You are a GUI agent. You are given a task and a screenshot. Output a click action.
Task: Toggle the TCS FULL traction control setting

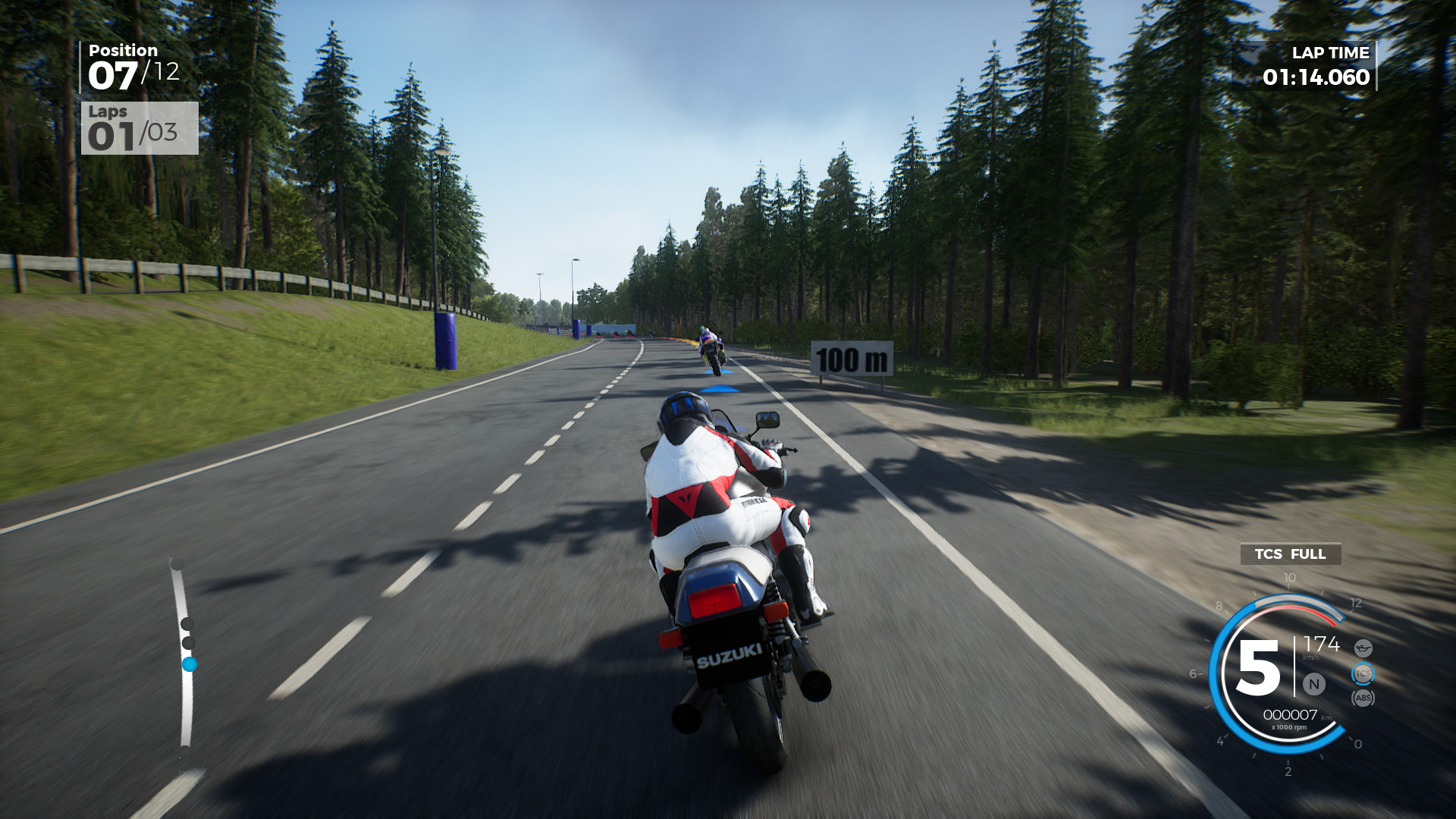[1290, 554]
